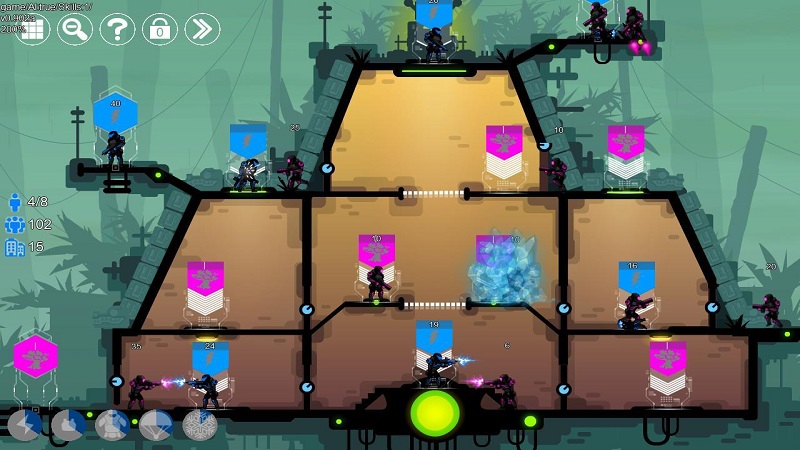Activate the snowflake freeze ability
This screenshot has width=800, height=450.
tap(199, 426)
